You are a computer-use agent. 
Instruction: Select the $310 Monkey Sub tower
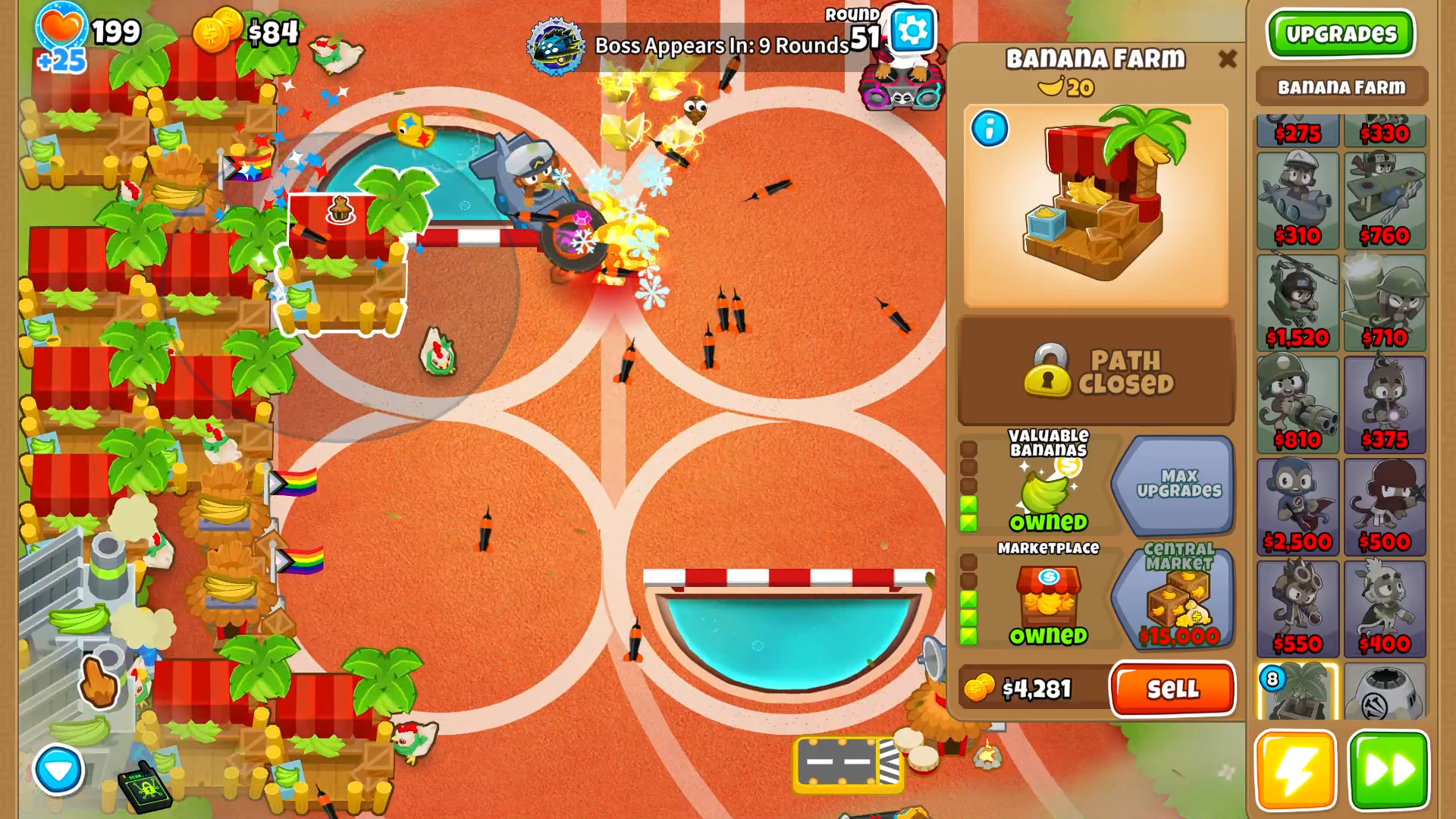[x=1298, y=201]
